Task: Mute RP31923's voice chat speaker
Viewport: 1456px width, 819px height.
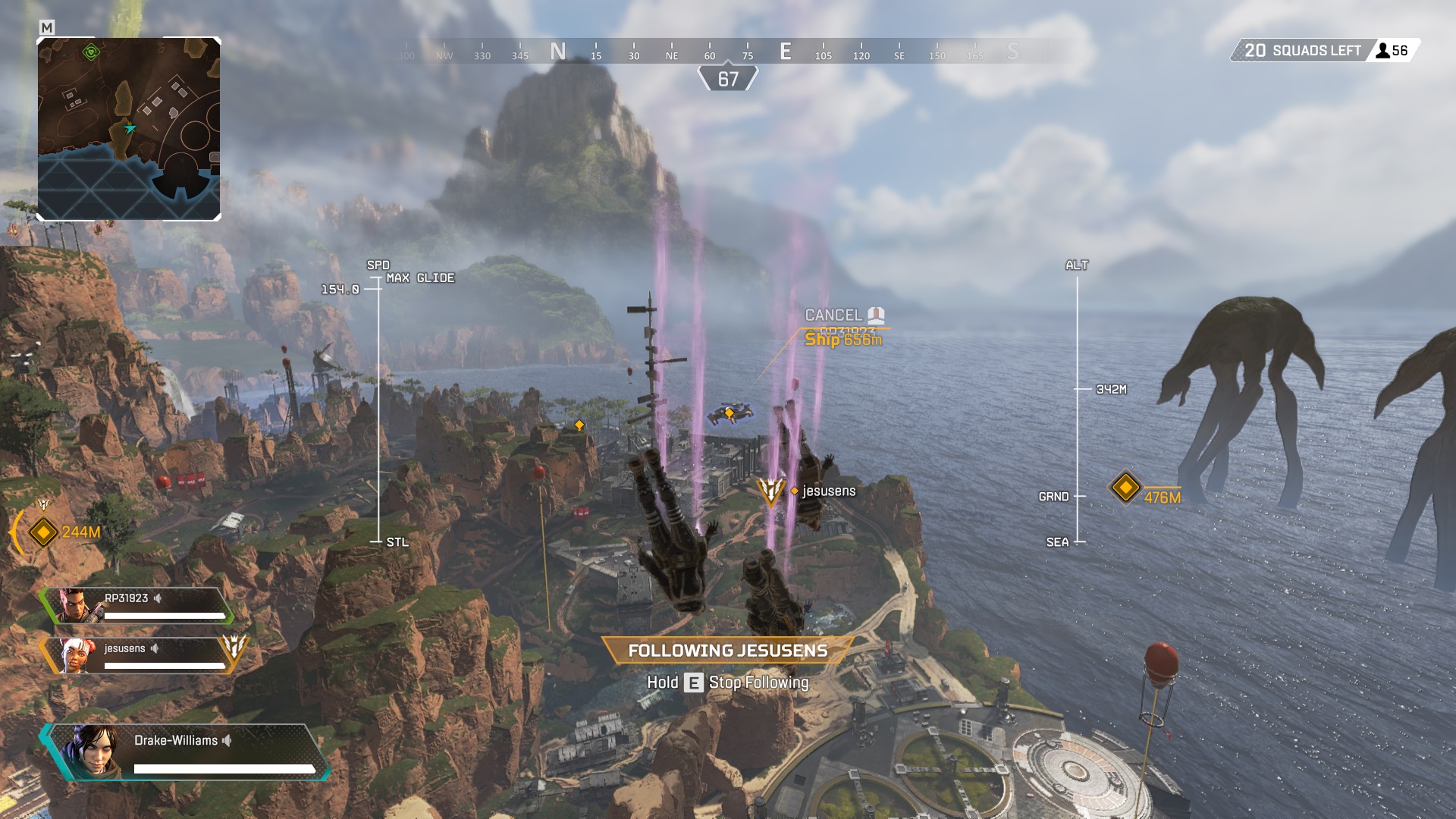Action: pos(155,598)
